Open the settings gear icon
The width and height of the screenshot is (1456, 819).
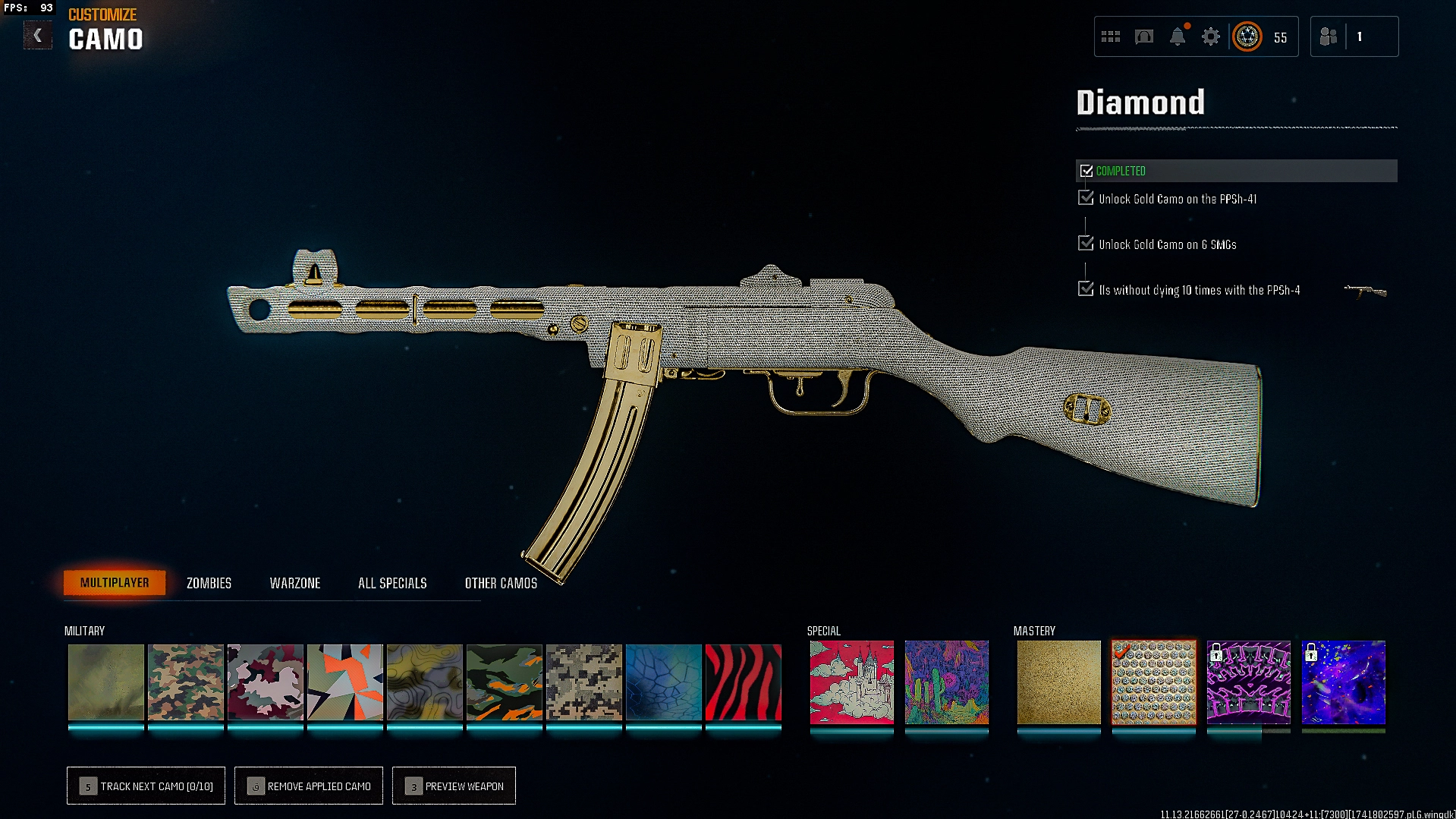click(x=1210, y=36)
